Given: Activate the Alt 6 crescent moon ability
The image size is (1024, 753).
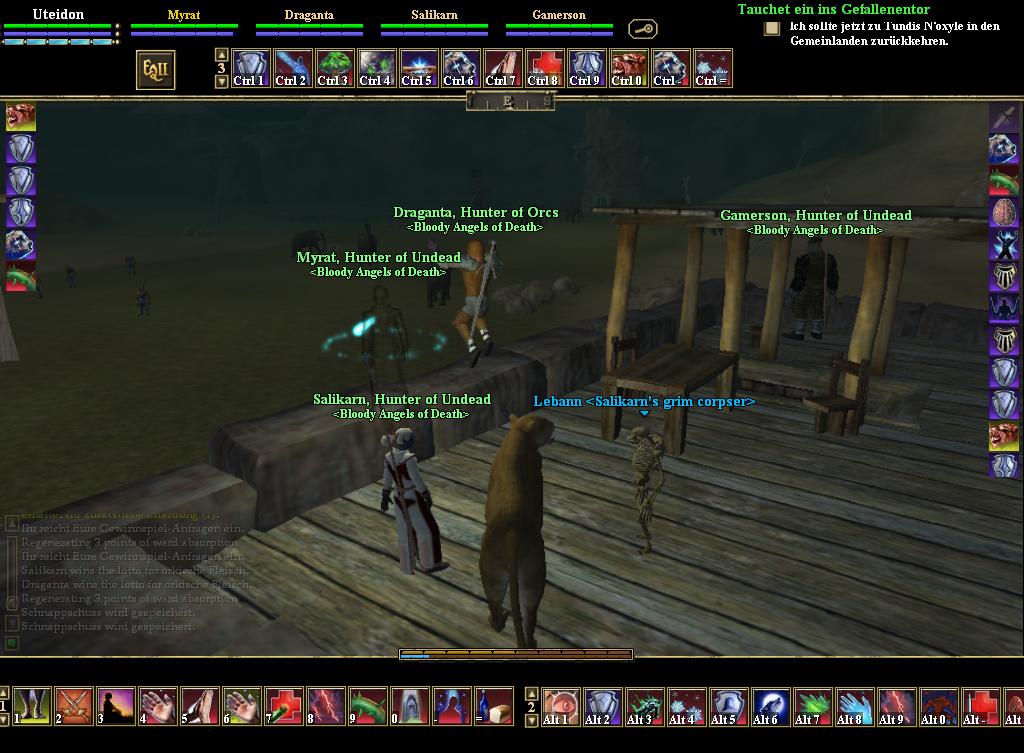Looking at the screenshot, I should point(767,705).
